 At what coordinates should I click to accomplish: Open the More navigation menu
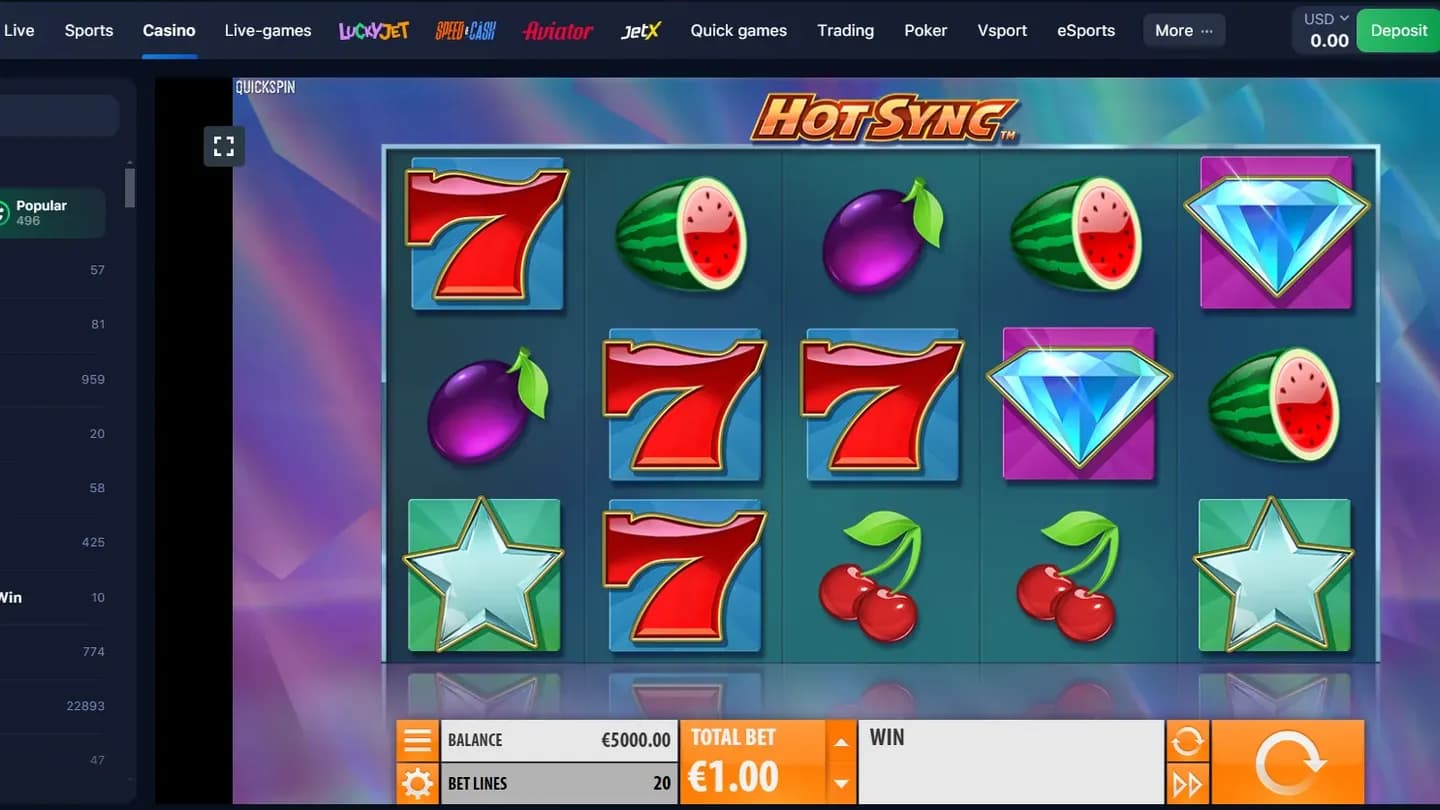tap(1183, 30)
